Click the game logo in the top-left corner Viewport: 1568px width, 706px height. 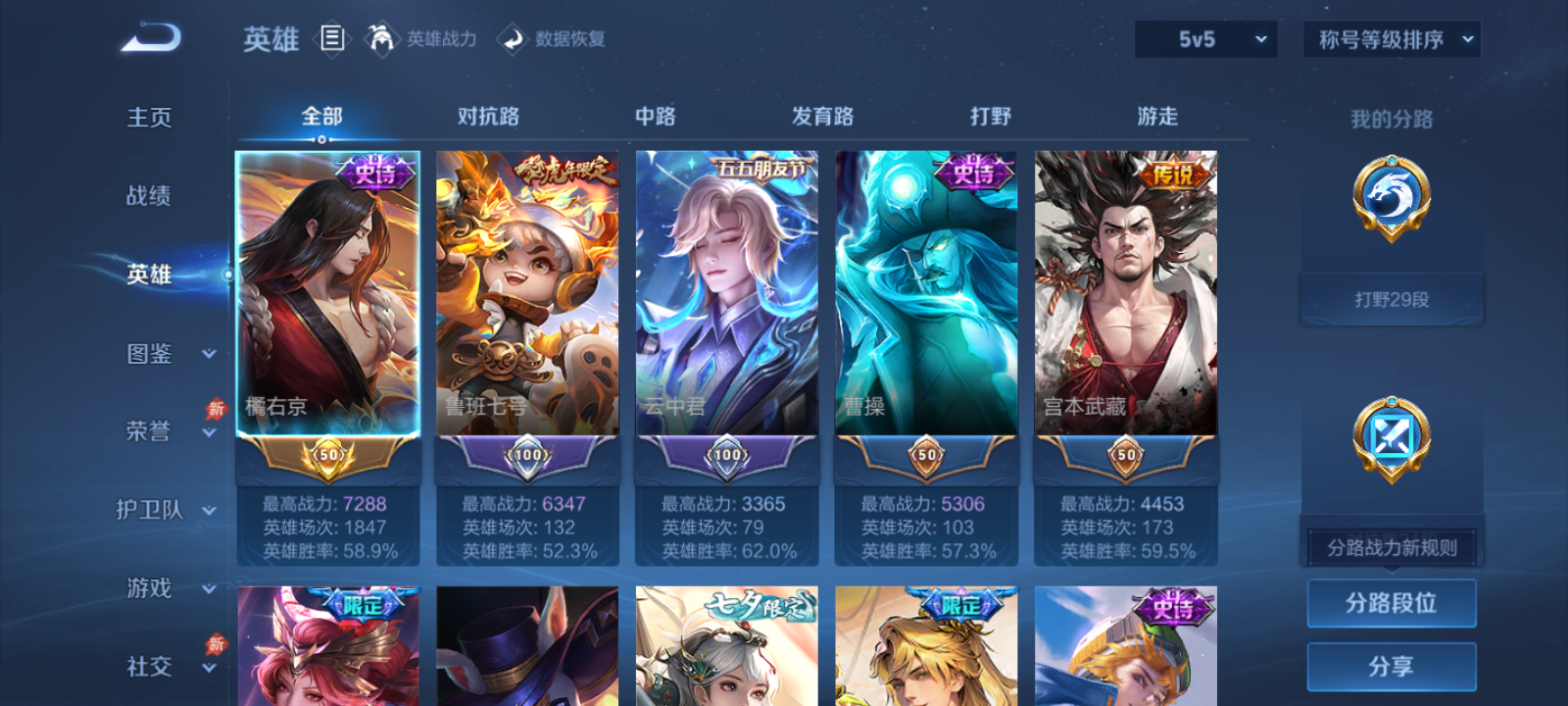point(148,37)
